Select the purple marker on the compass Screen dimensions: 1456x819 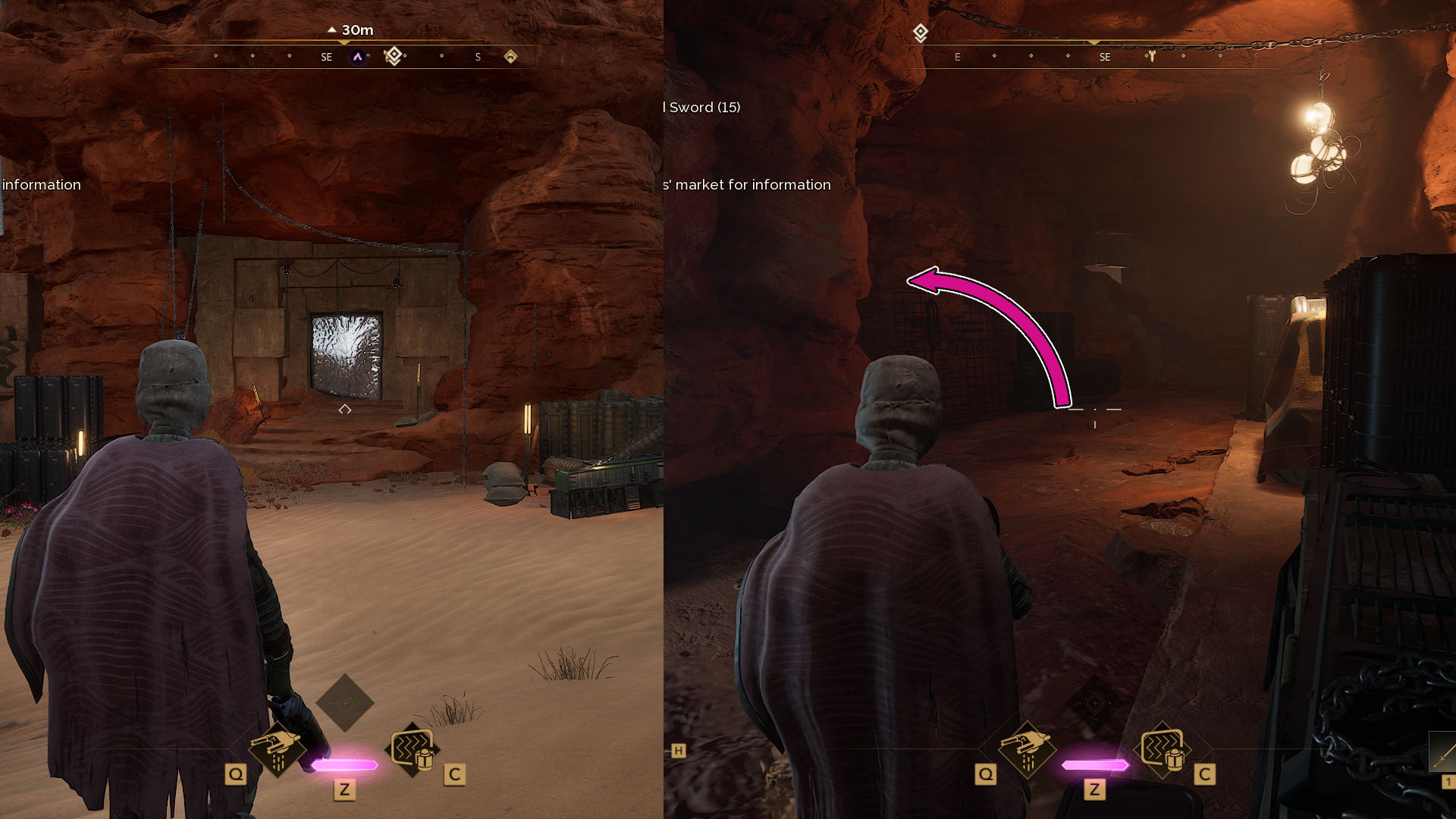click(358, 57)
